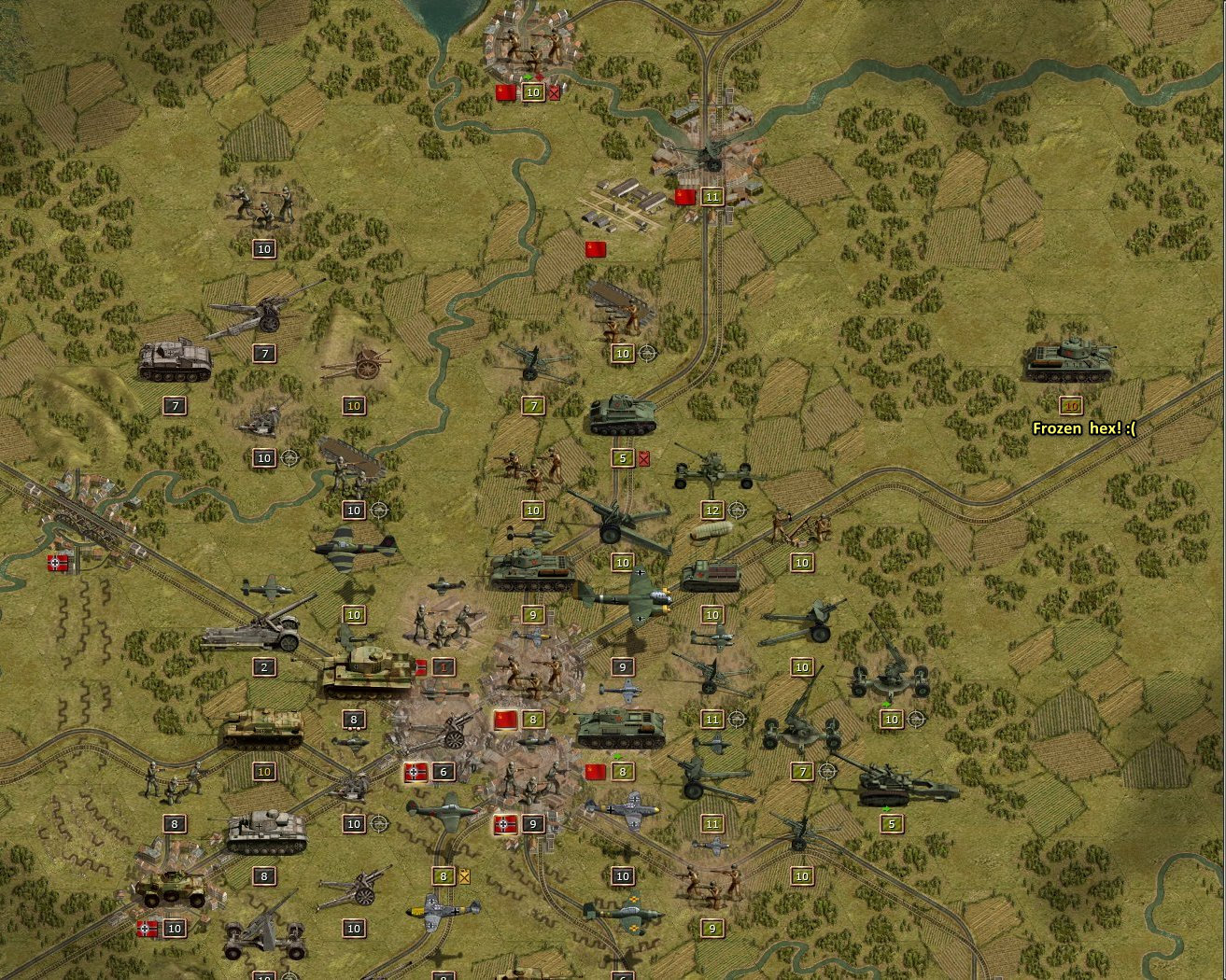The width and height of the screenshot is (1226, 980).
Task: Click the strength-2 badge under the railway gun
Action: tap(264, 667)
